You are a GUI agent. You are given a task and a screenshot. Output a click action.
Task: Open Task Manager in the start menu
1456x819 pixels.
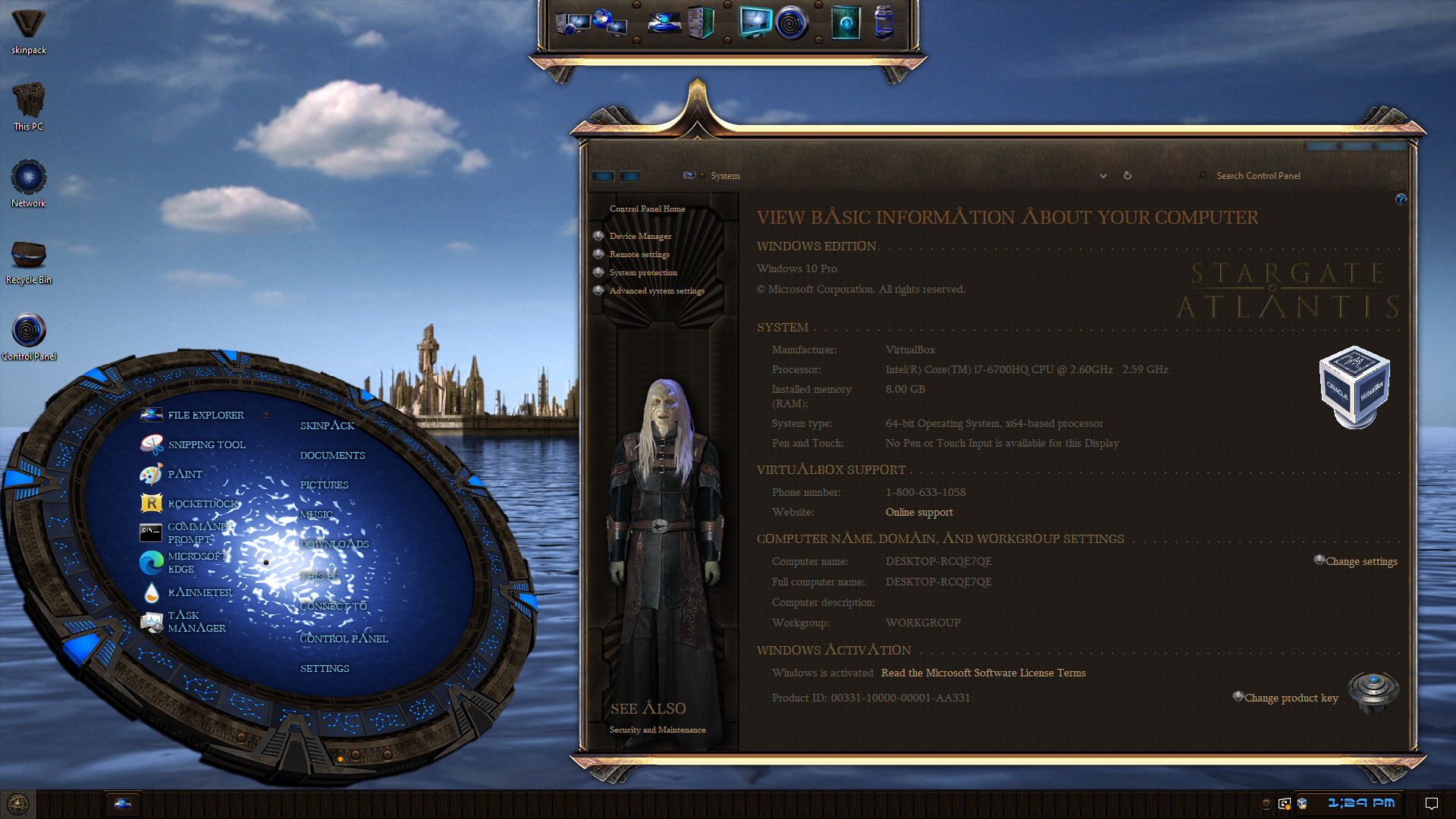(x=196, y=621)
